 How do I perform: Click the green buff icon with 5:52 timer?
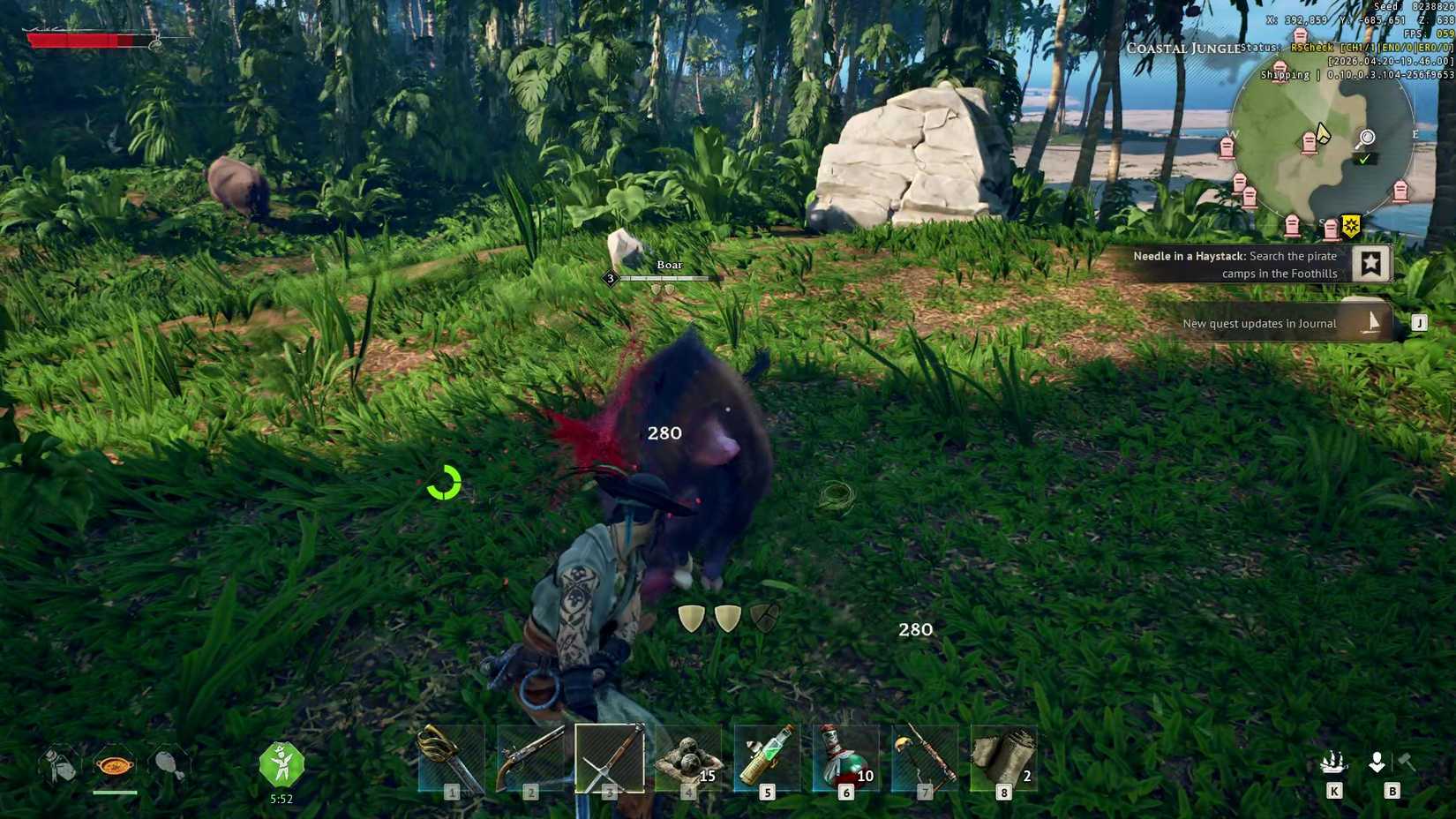[x=282, y=766]
